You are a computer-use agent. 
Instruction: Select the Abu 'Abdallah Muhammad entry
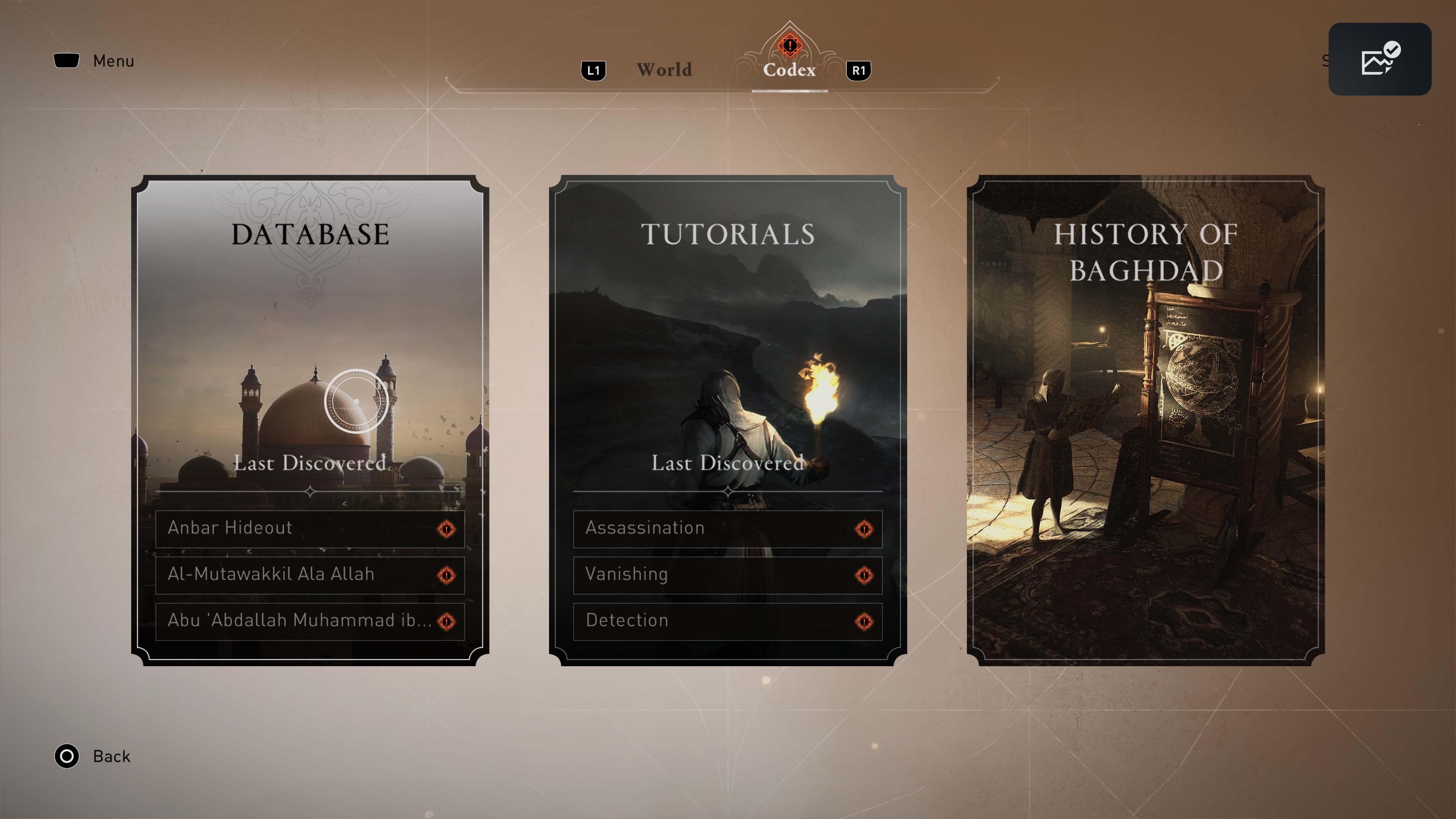(x=310, y=621)
